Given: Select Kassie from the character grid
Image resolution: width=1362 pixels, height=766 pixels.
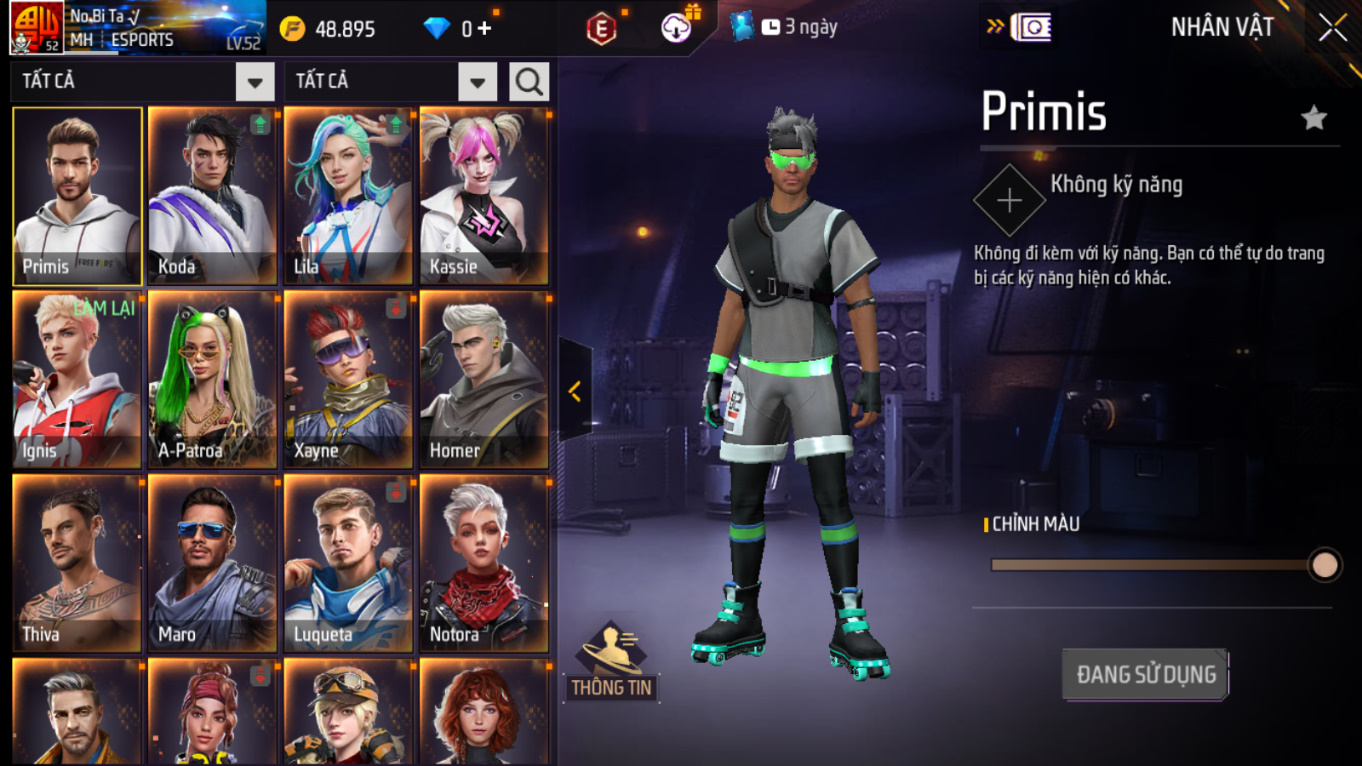Looking at the screenshot, I should (x=485, y=197).
